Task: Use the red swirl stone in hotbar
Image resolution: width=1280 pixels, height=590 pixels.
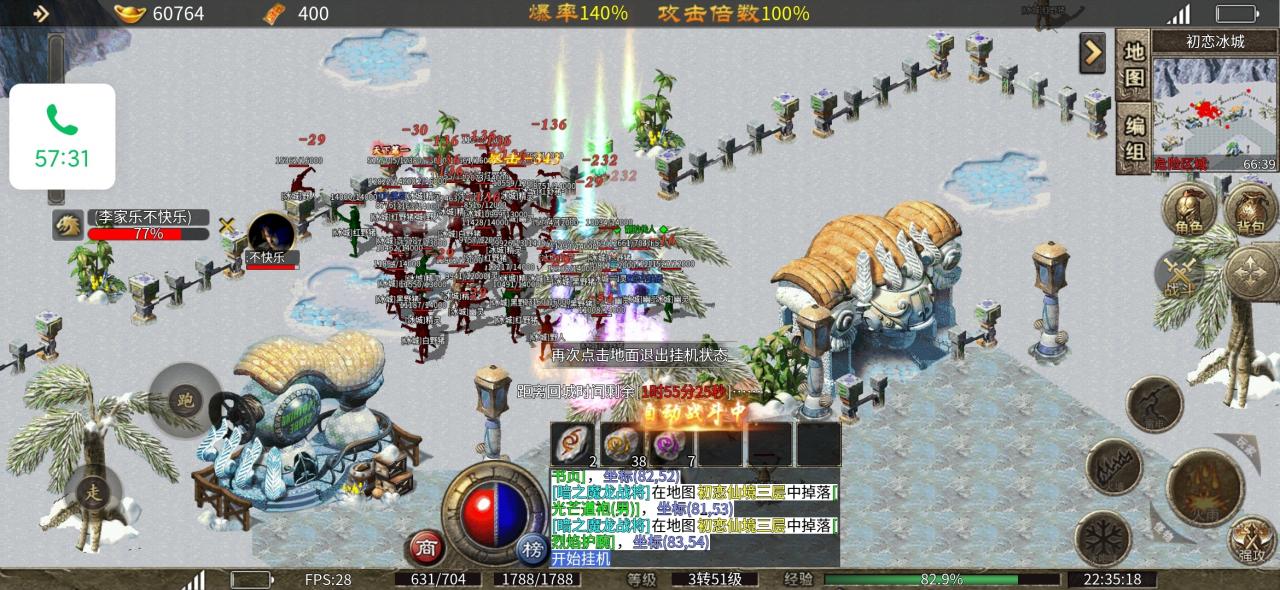Action: pyautogui.click(x=573, y=444)
